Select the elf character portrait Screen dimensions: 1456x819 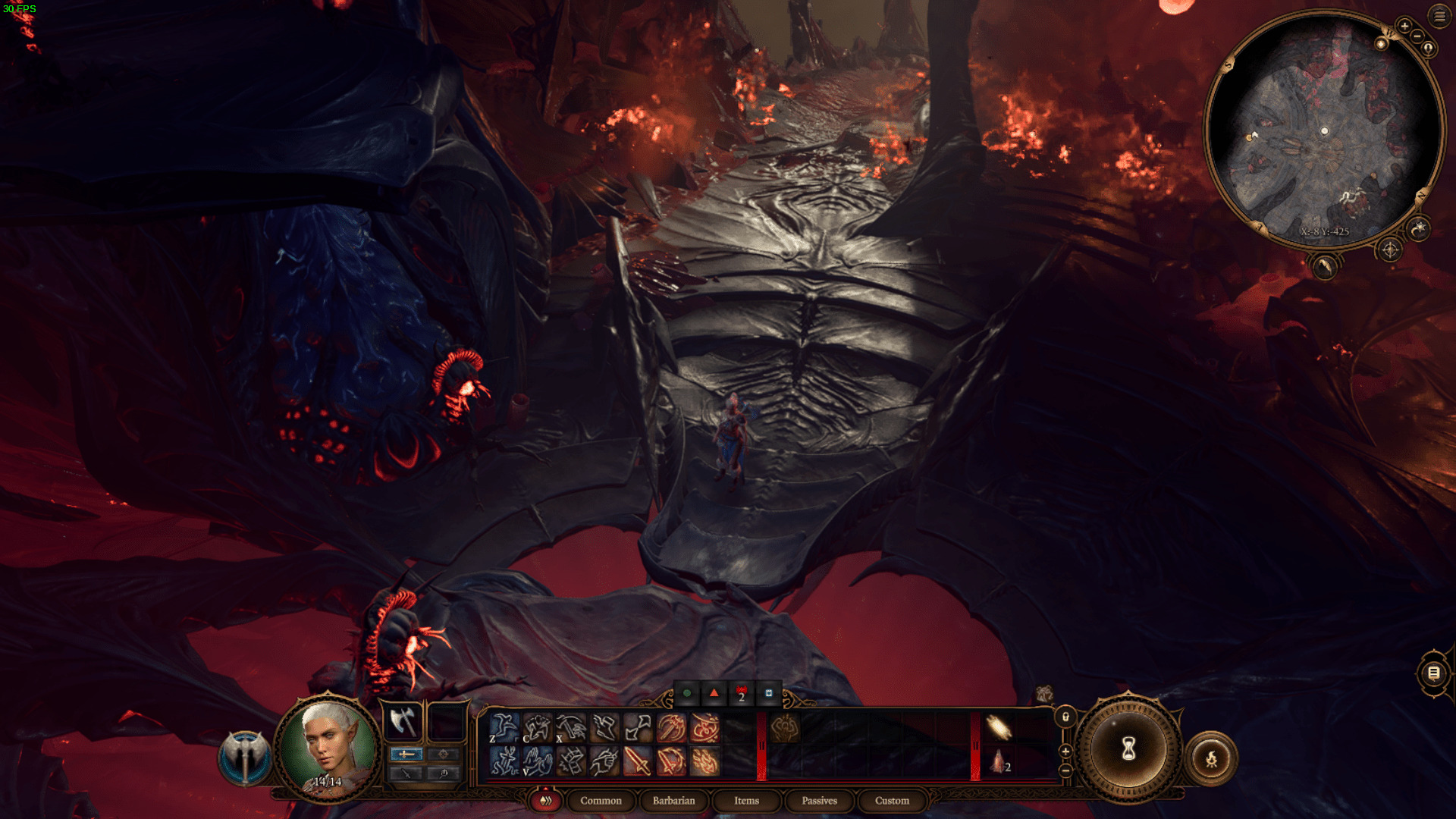pyautogui.click(x=328, y=747)
